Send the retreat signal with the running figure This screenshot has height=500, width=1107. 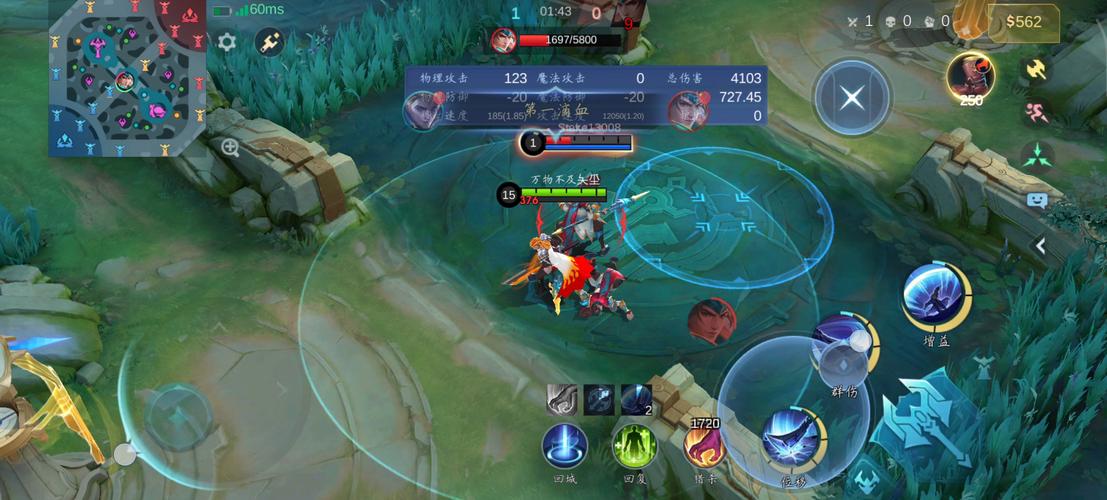1036,111
